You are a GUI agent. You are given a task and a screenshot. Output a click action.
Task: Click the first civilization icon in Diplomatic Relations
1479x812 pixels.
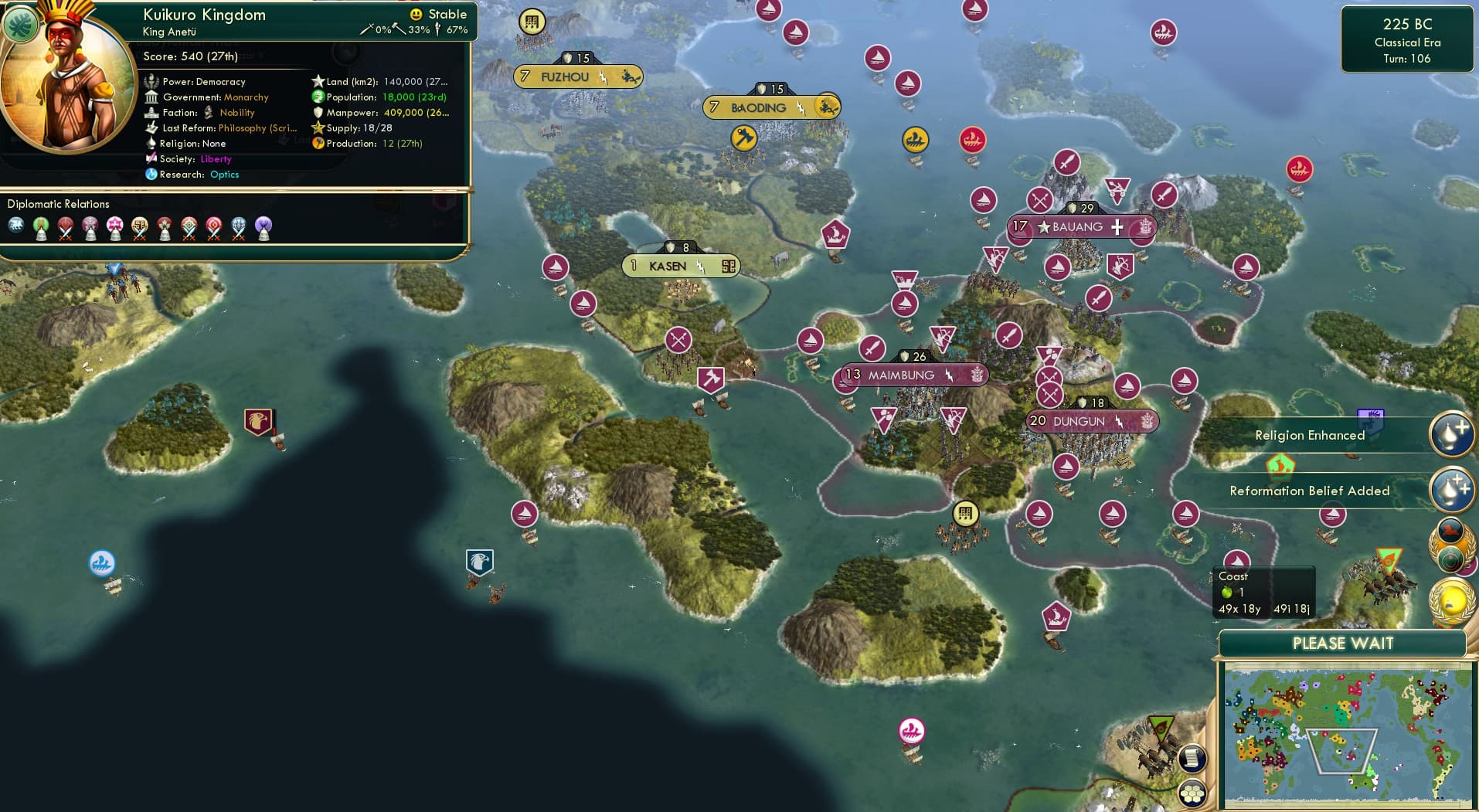point(17,225)
